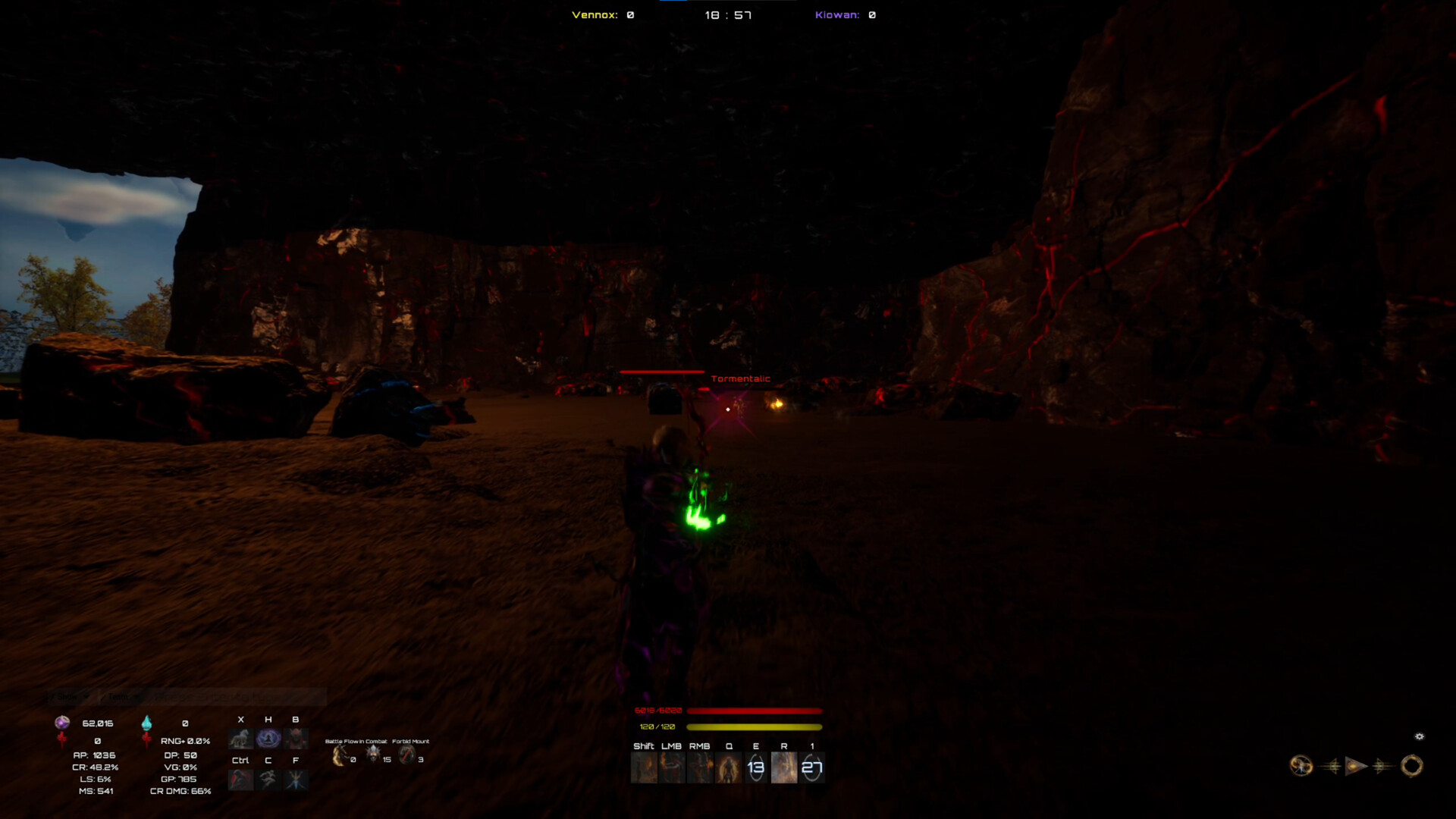Click the demon form icon bound to B
The image size is (1456, 819).
click(295, 739)
